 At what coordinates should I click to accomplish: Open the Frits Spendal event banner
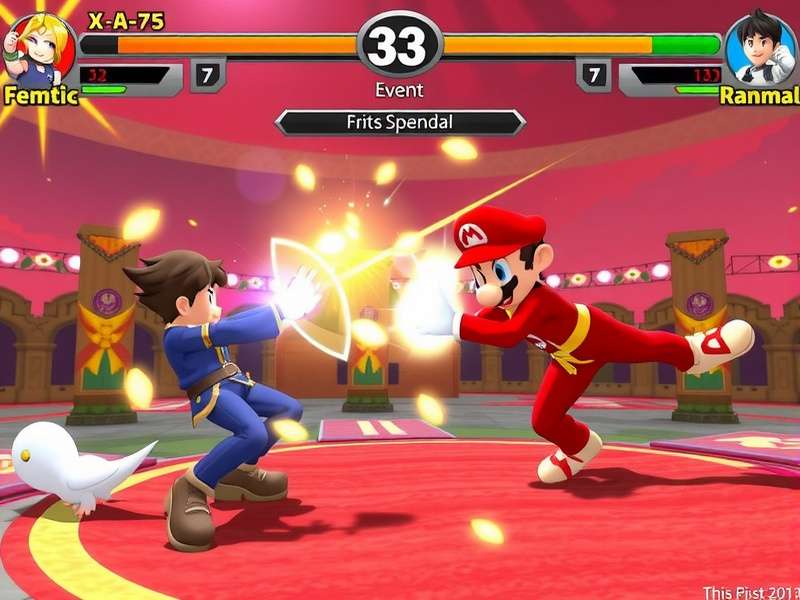400,122
